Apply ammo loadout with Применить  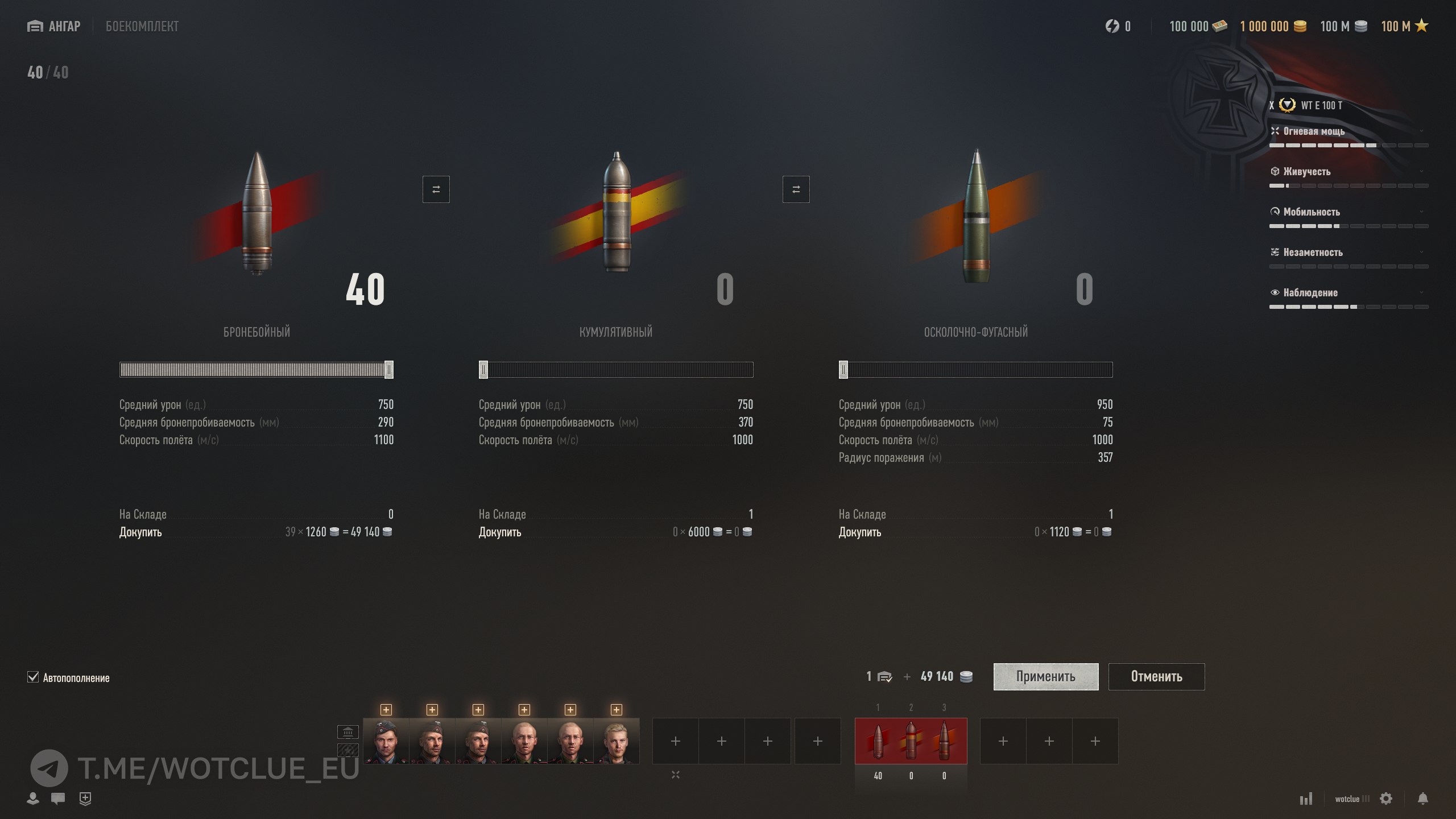[x=1045, y=676]
